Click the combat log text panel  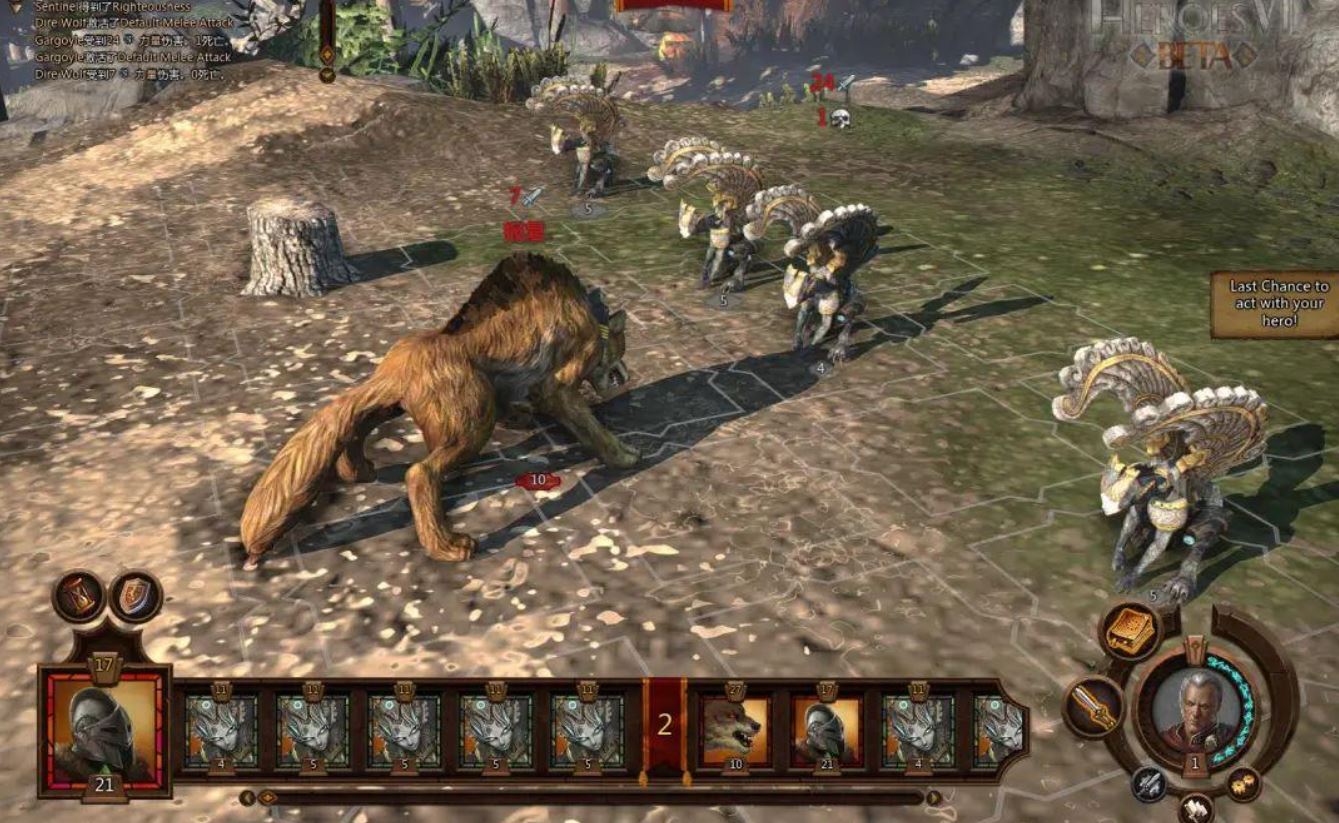coord(132,40)
